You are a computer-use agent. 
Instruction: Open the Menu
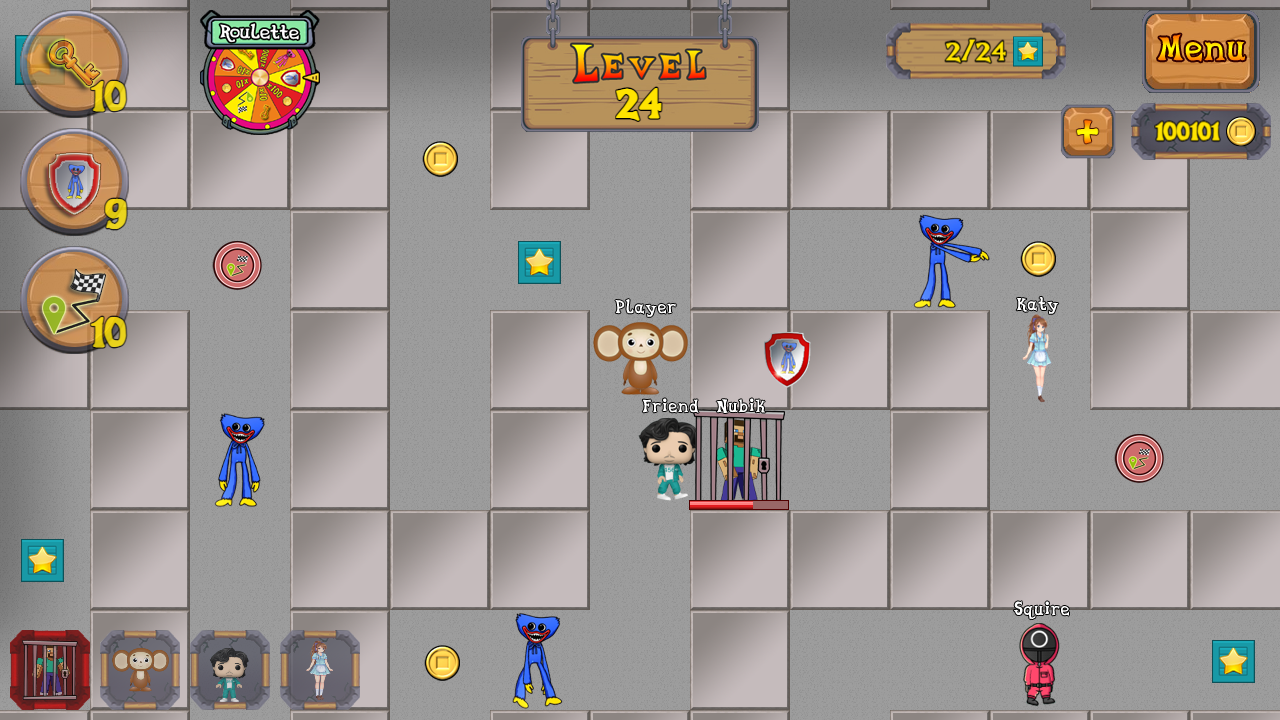pos(1200,49)
